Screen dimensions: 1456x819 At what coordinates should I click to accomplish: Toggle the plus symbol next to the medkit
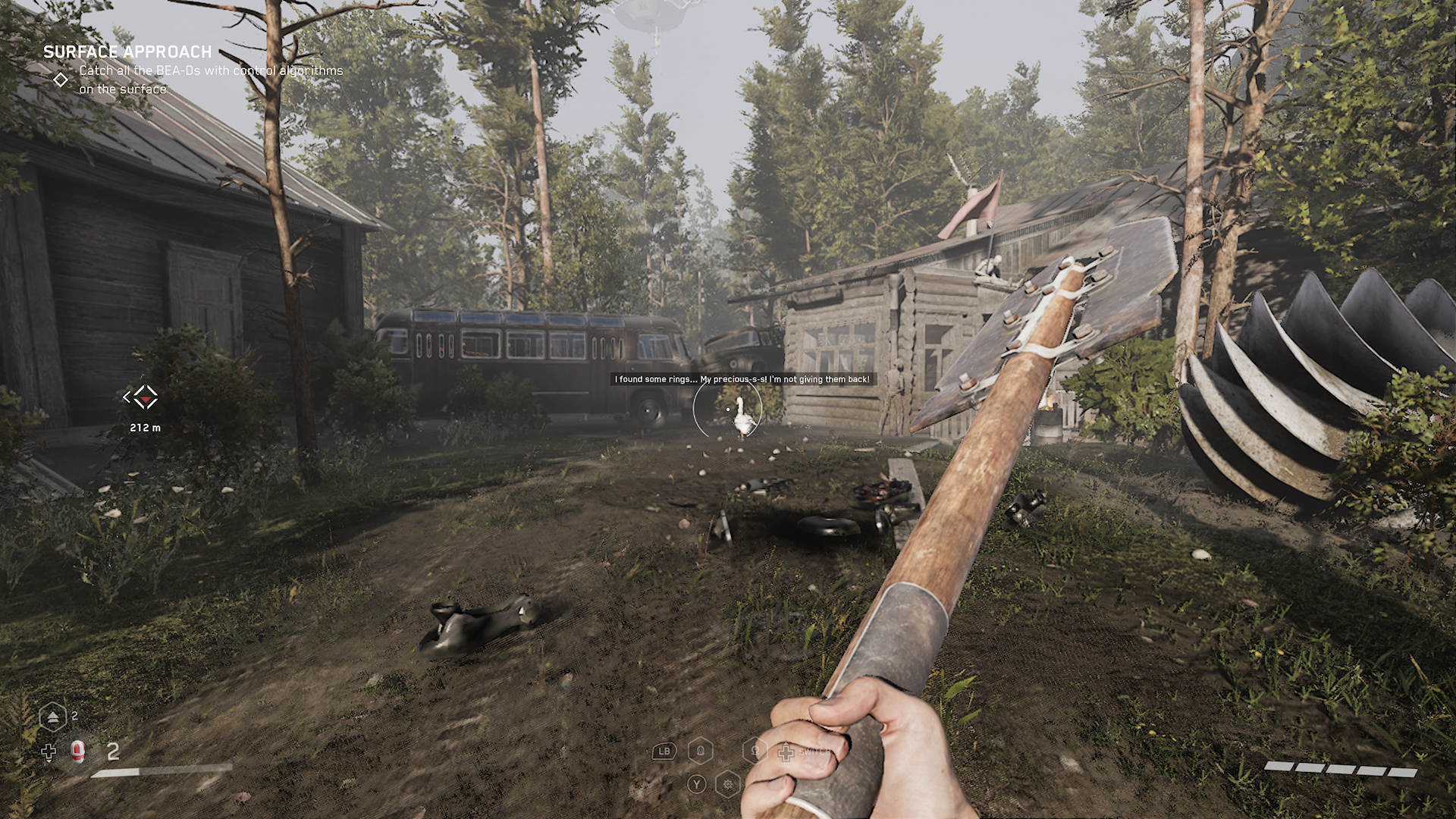point(49,752)
